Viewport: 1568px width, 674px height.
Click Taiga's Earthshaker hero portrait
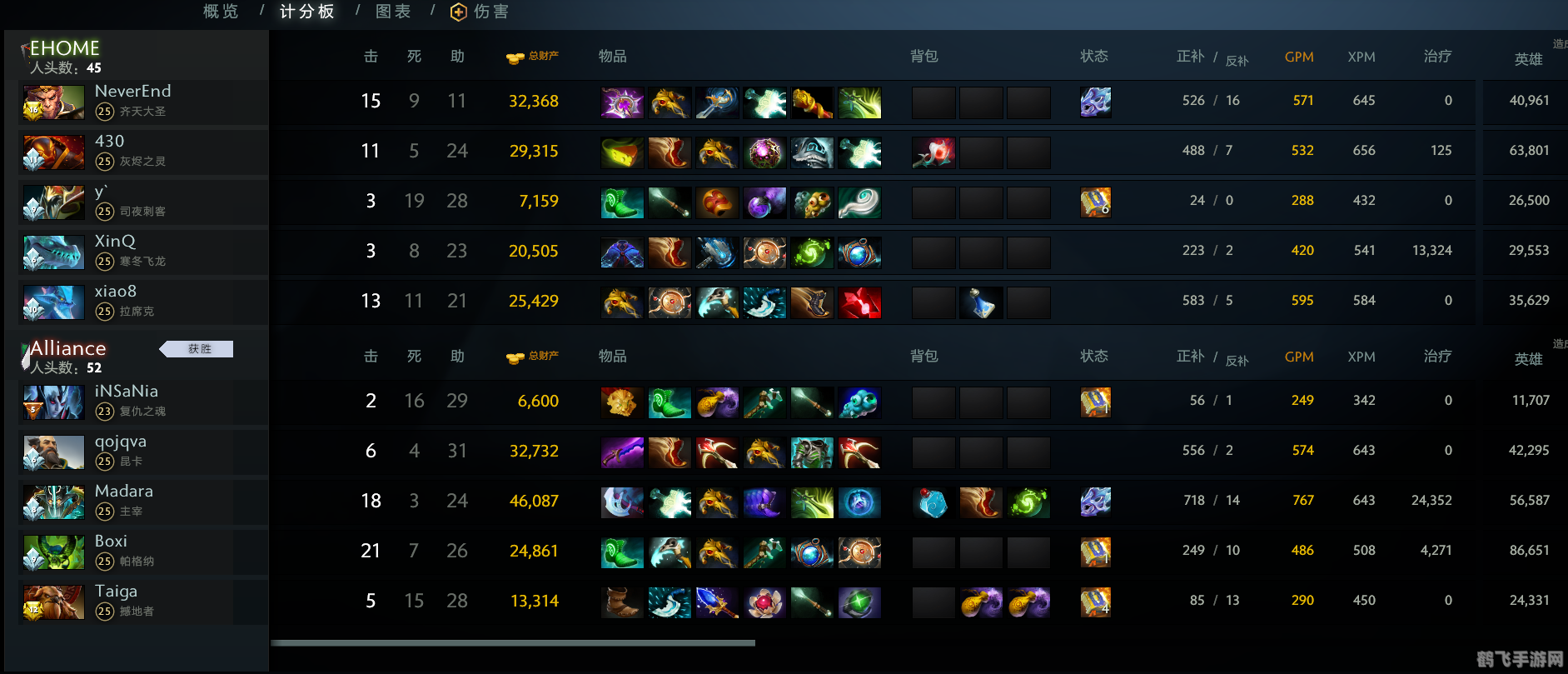click(53, 602)
